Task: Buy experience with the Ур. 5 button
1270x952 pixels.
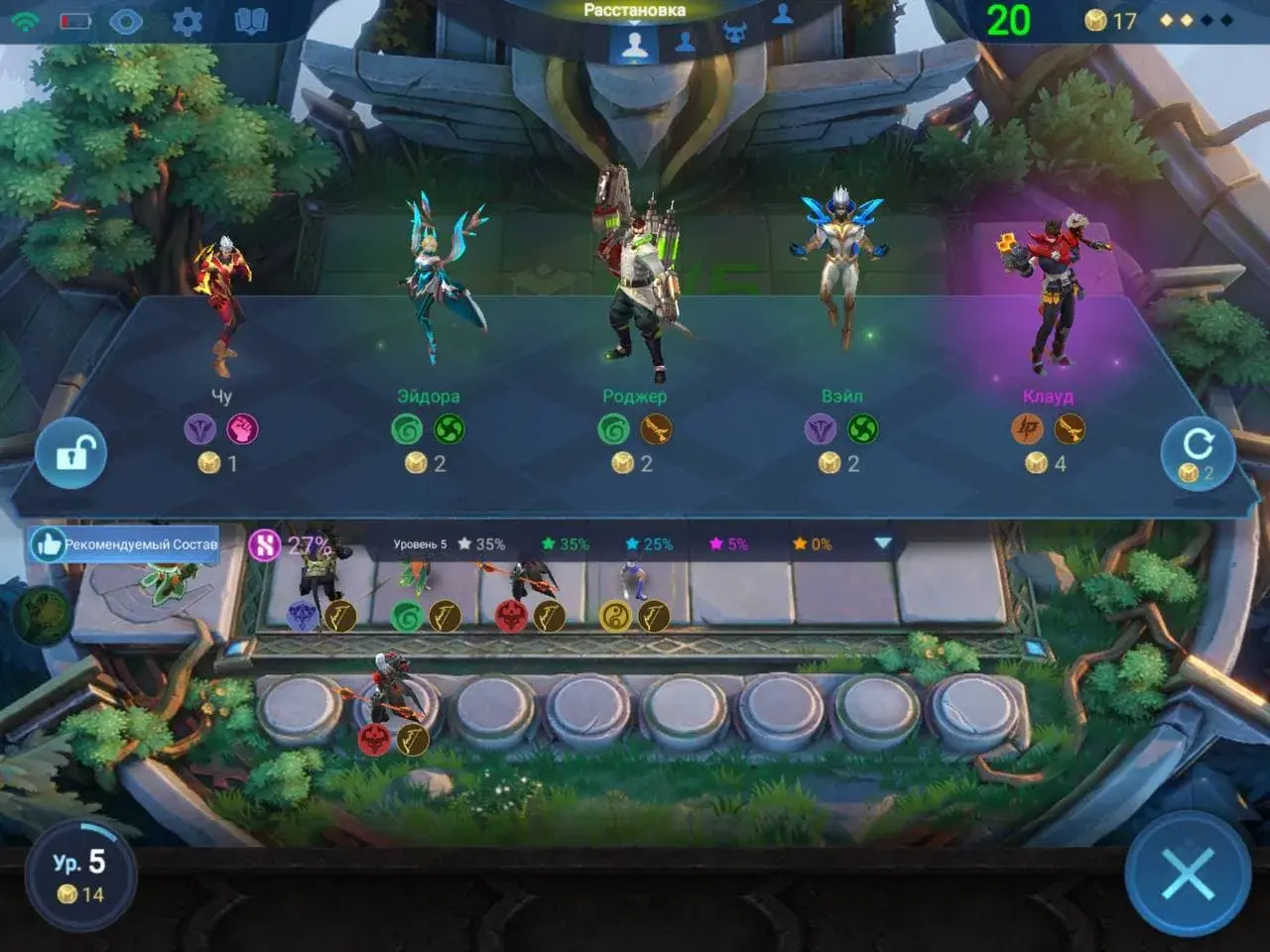Action: click(80, 874)
